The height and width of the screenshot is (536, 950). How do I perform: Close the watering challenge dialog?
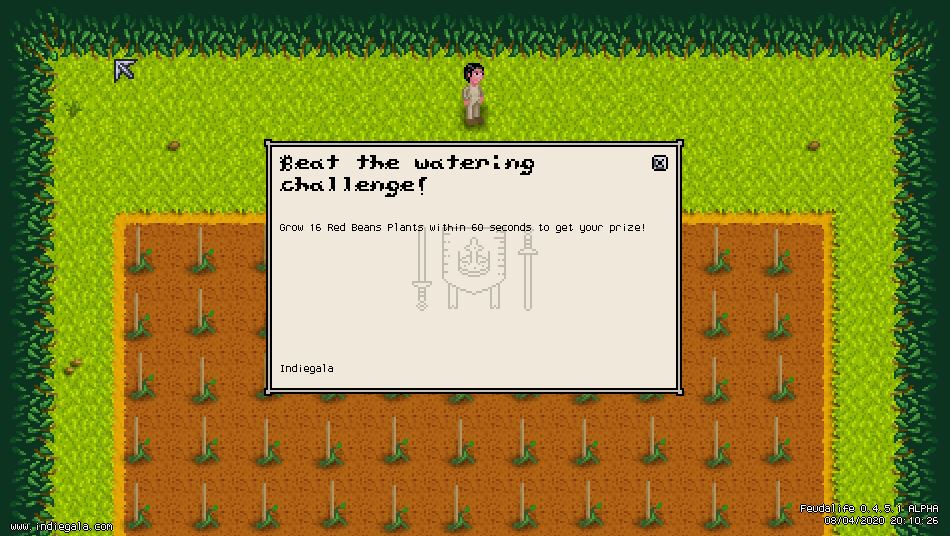click(659, 163)
